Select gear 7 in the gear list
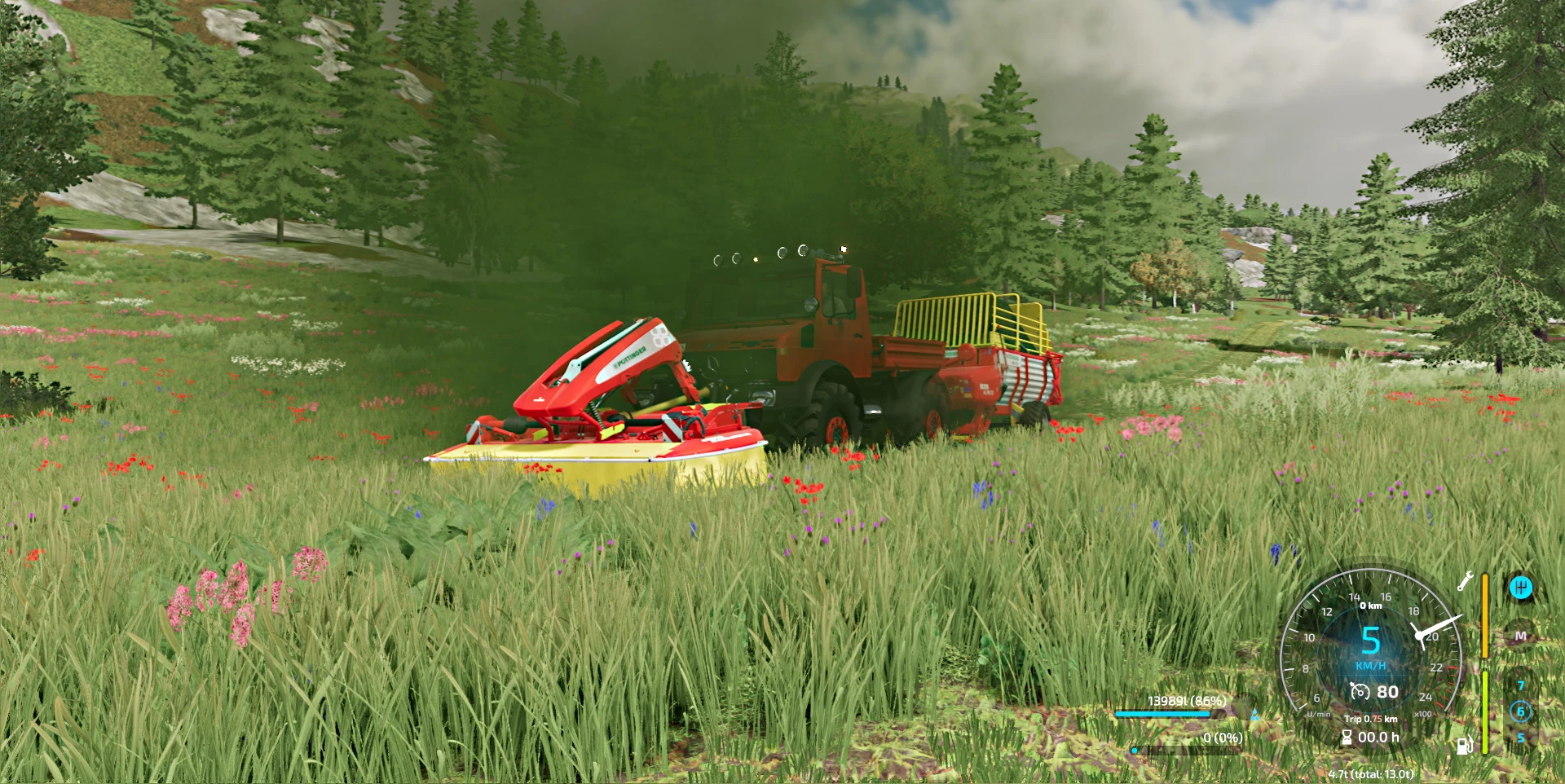Screen dimensions: 1565x784 pos(1520,685)
